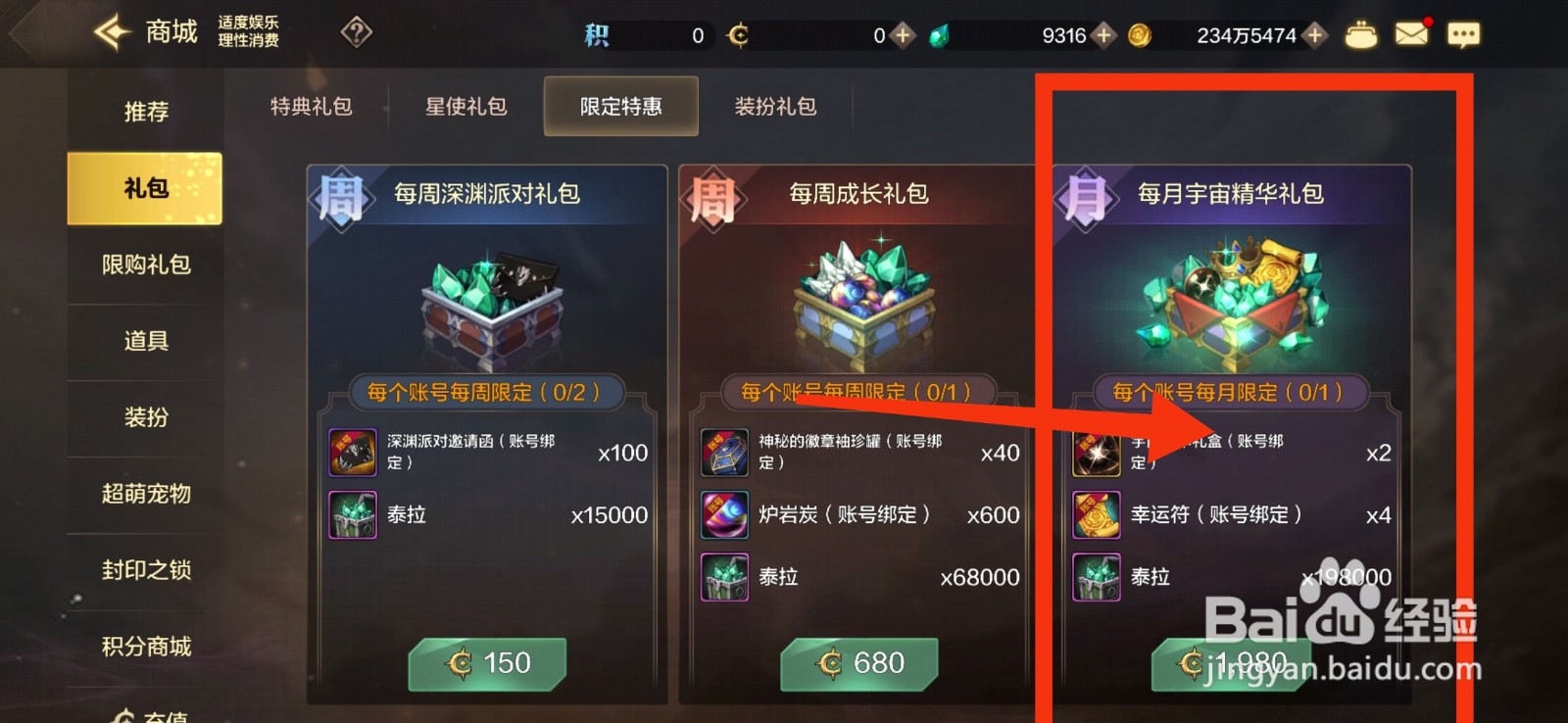The width and height of the screenshot is (1568, 723).
Task: Switch to the 装扮礼包 tab
Action: click(x=775, y=106)
